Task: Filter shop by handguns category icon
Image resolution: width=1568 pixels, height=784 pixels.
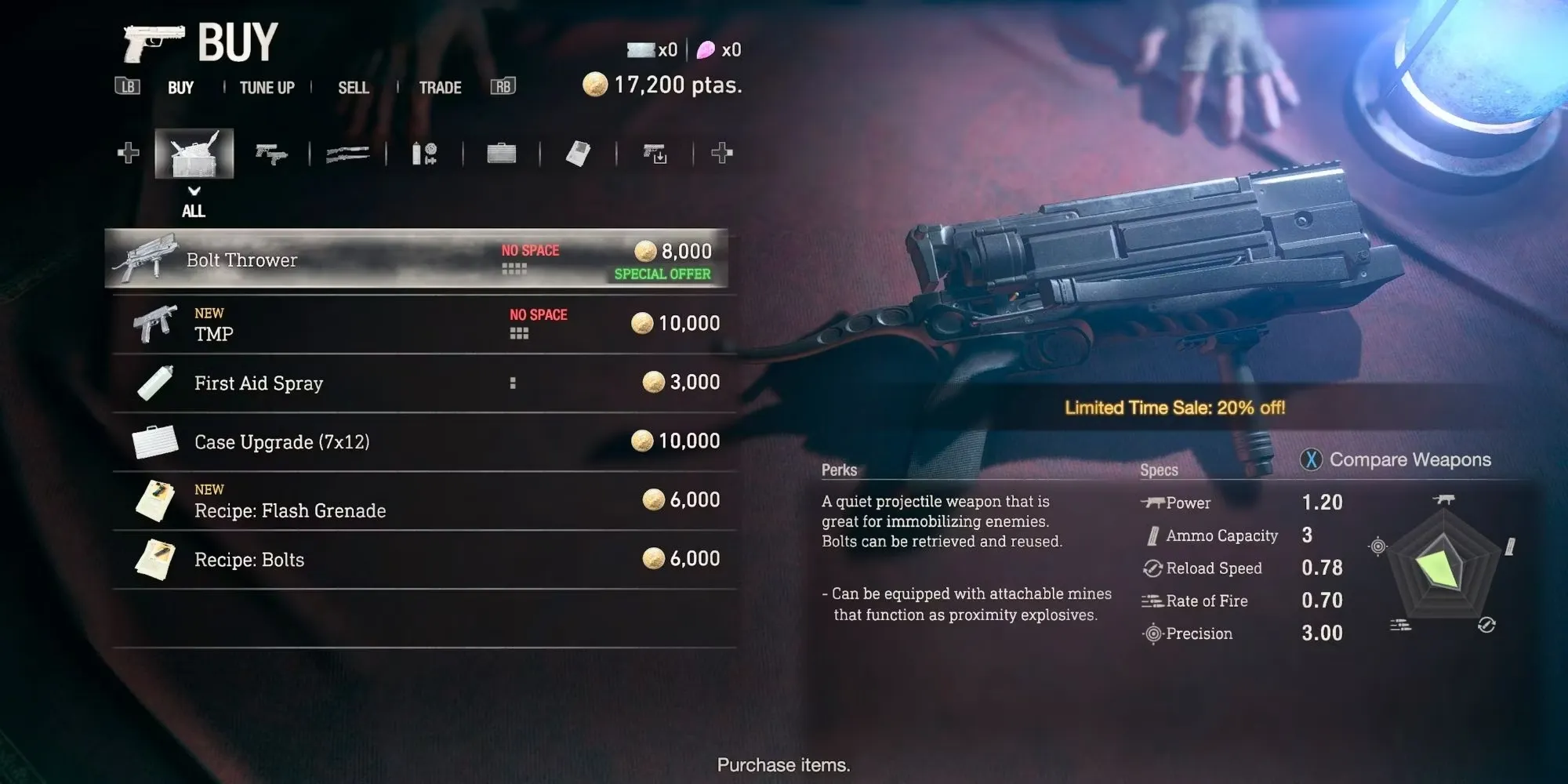Action: click(271, 154)
